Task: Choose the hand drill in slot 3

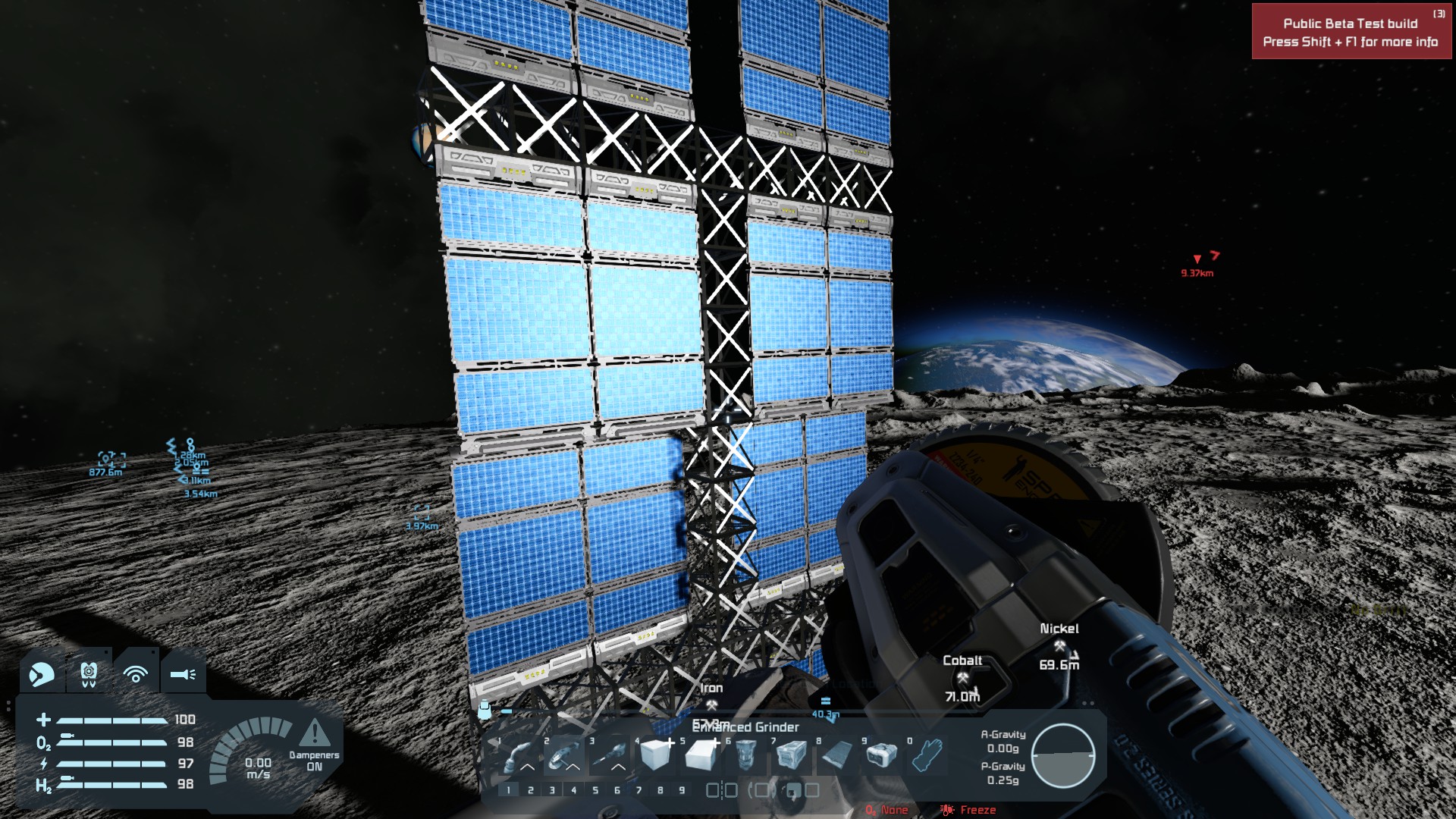Action: tap(610, 755)
